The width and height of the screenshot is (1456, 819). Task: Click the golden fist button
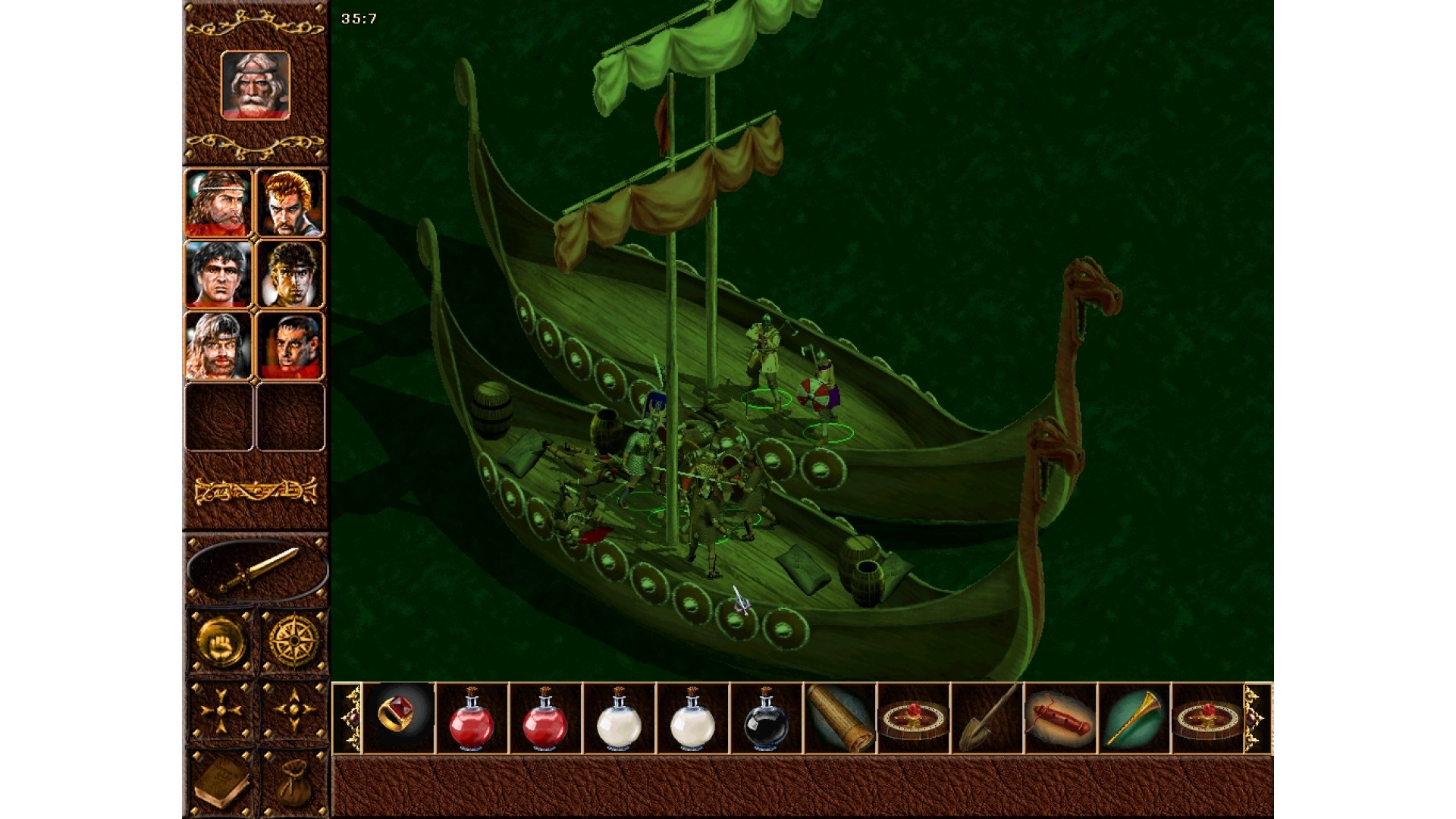pos(220,642)
